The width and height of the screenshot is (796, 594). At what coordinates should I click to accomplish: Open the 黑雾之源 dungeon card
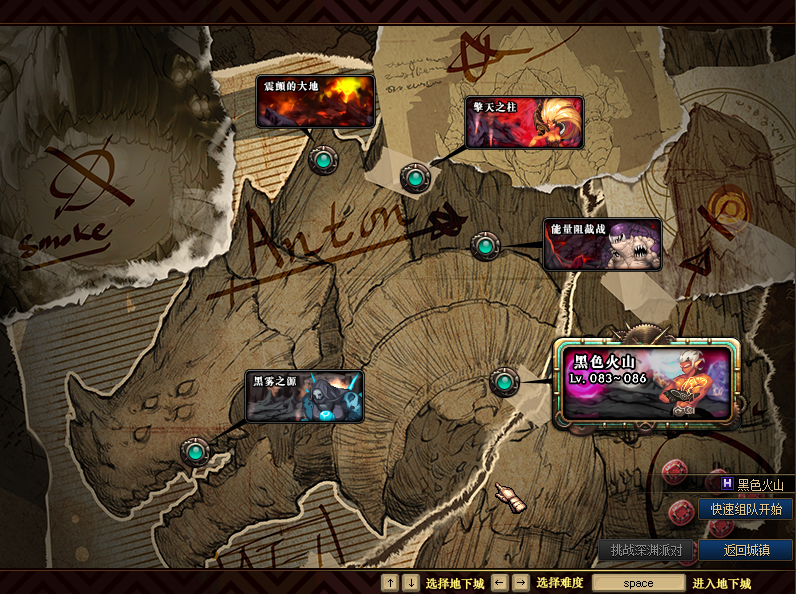304,396
